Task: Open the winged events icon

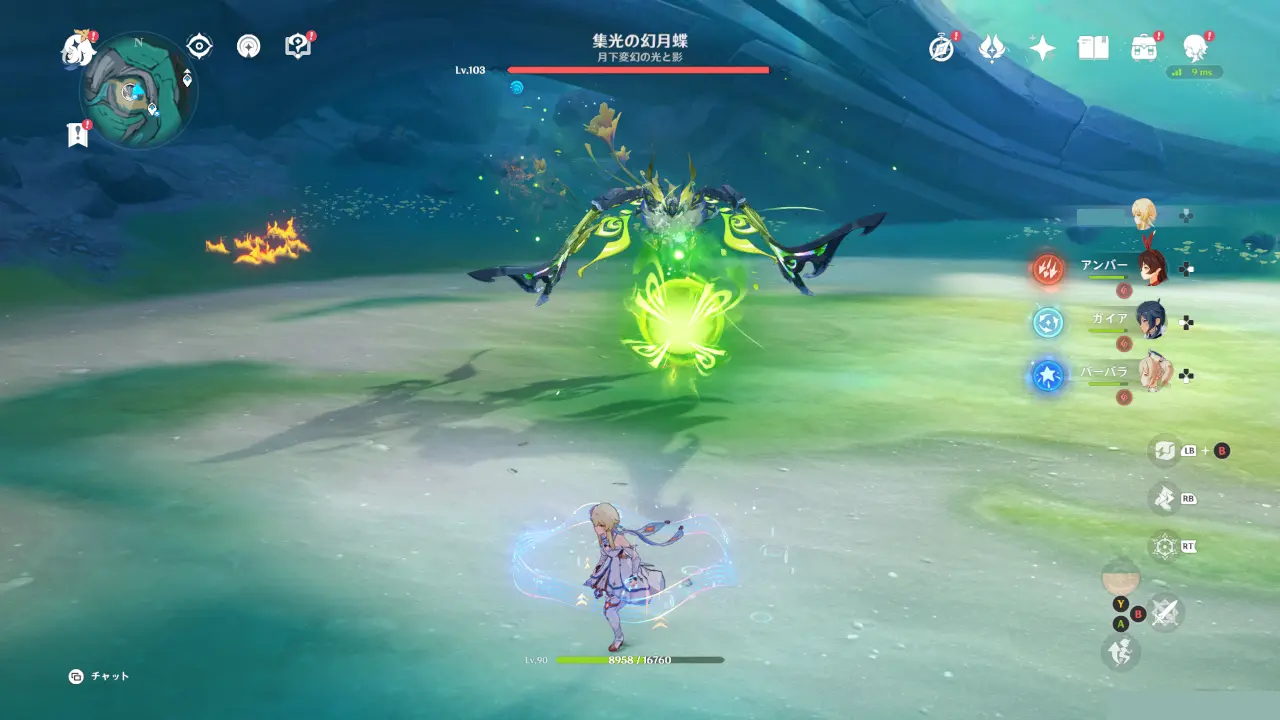Action: 991,48
